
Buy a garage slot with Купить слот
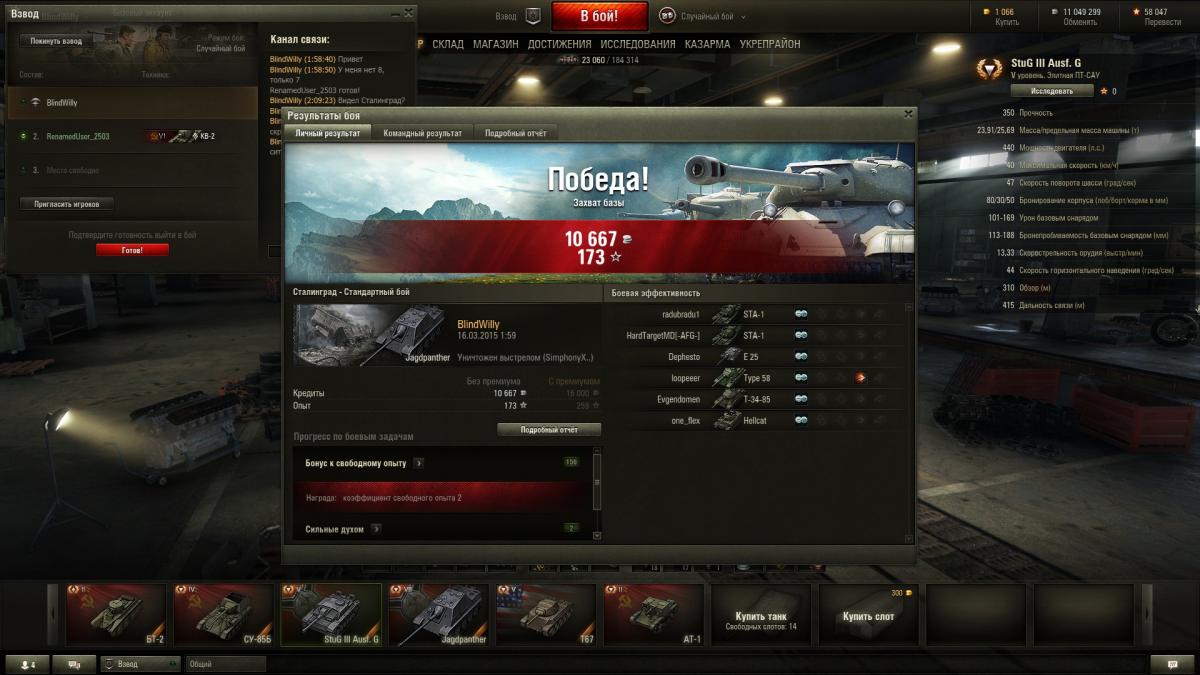click(870, 615)
